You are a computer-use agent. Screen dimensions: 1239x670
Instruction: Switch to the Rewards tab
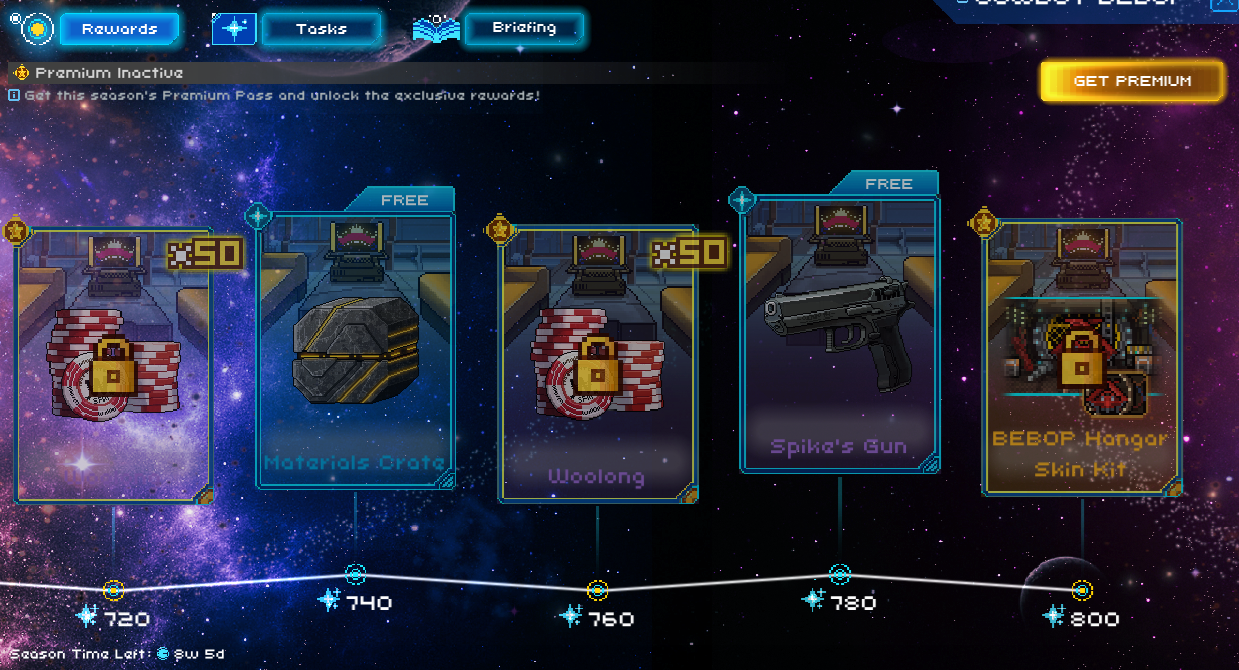119,29
